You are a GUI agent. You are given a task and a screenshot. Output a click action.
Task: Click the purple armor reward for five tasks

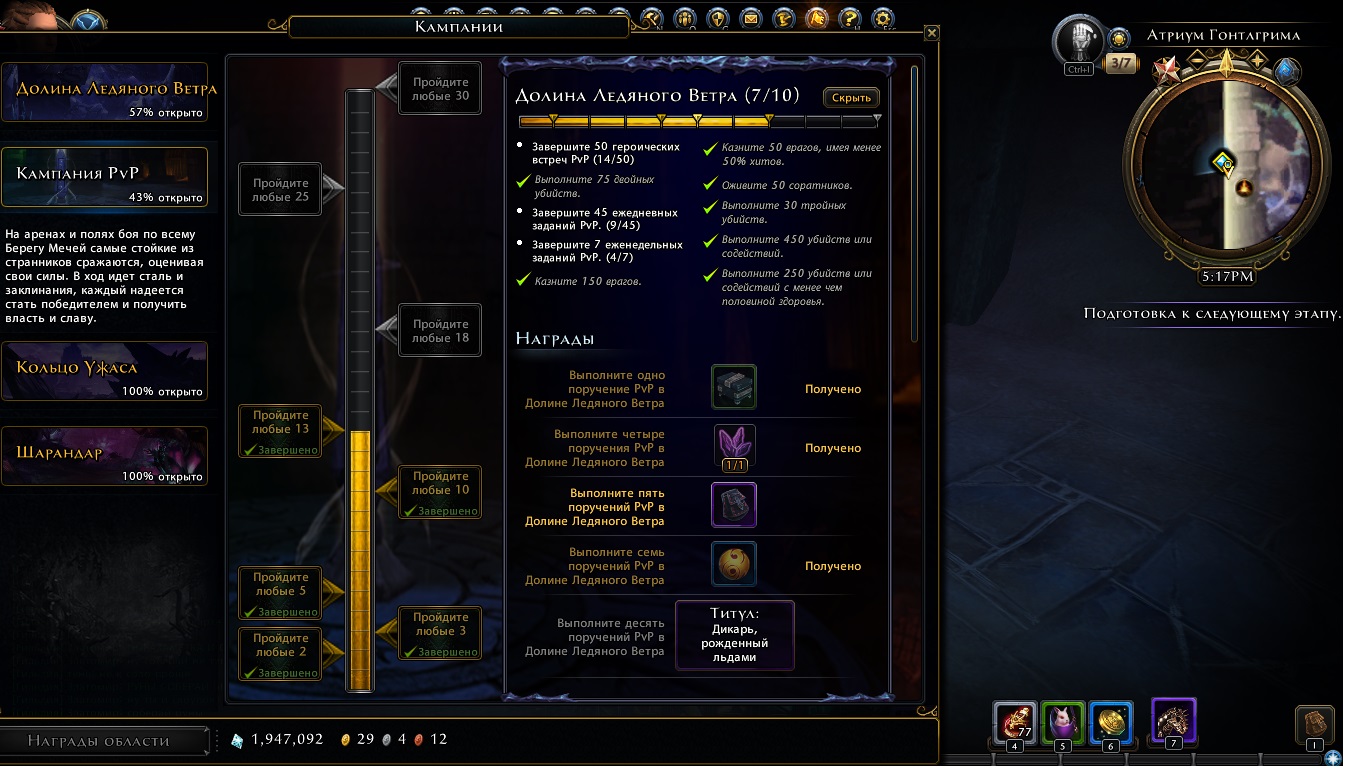coord(734,506)
